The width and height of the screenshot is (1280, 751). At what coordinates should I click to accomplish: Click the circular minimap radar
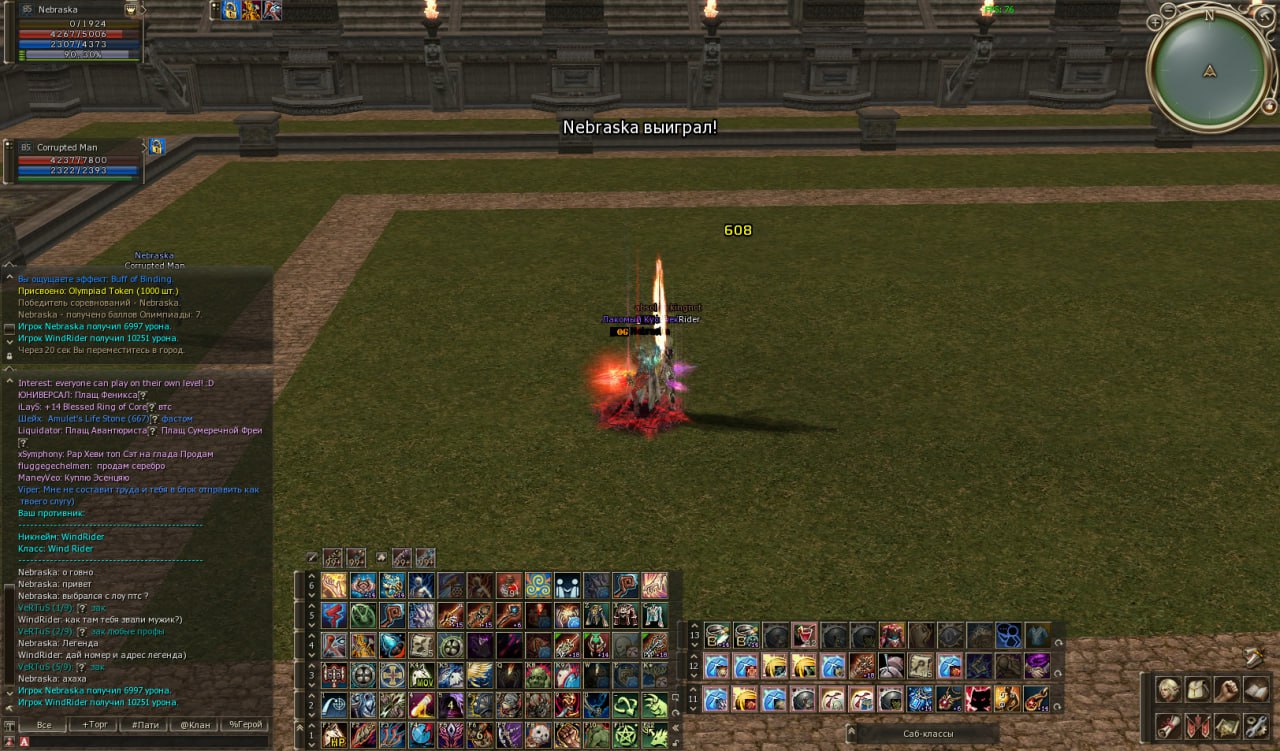pos(1209,70)
